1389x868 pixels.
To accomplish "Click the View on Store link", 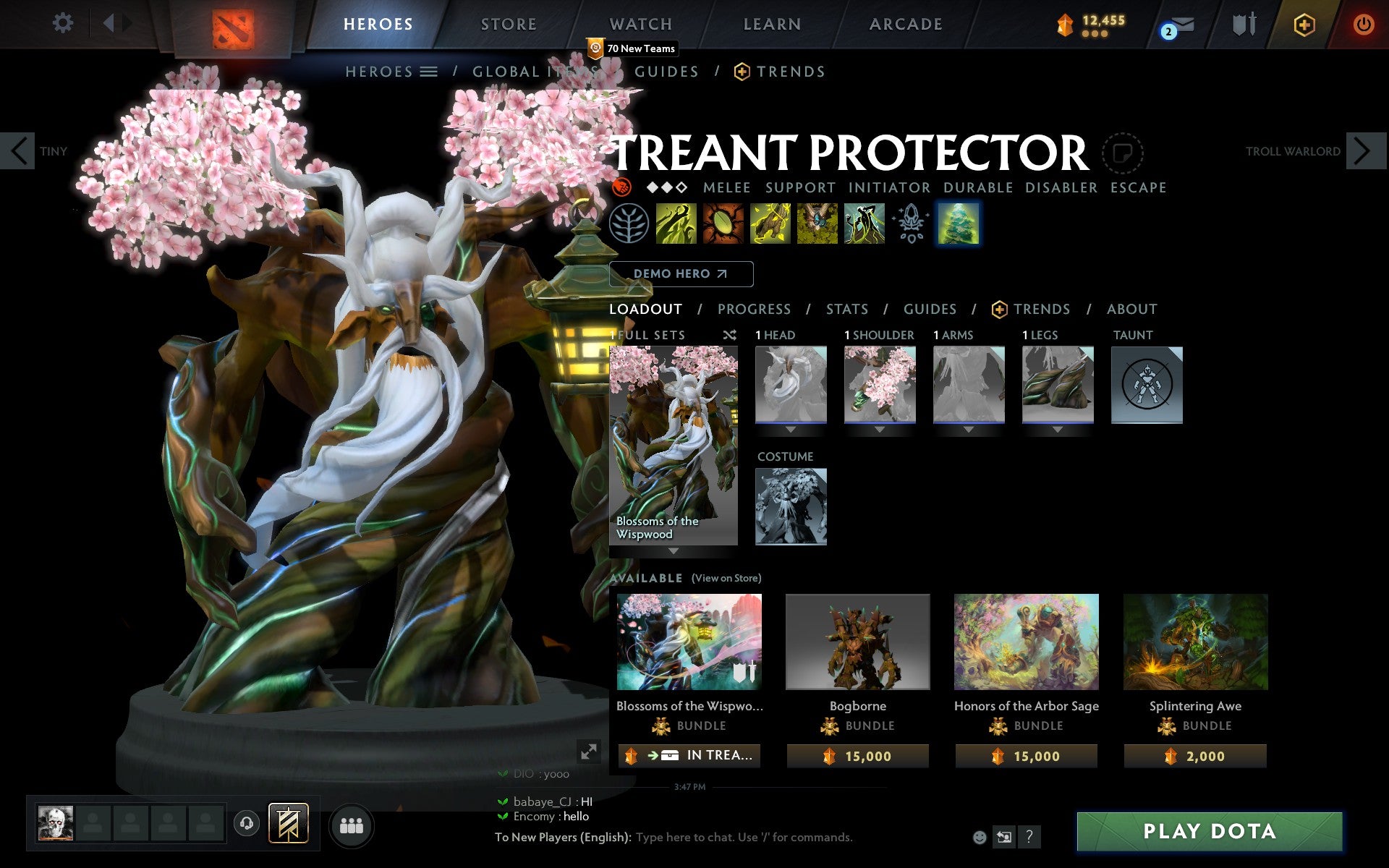I will (x=727, y=578).
